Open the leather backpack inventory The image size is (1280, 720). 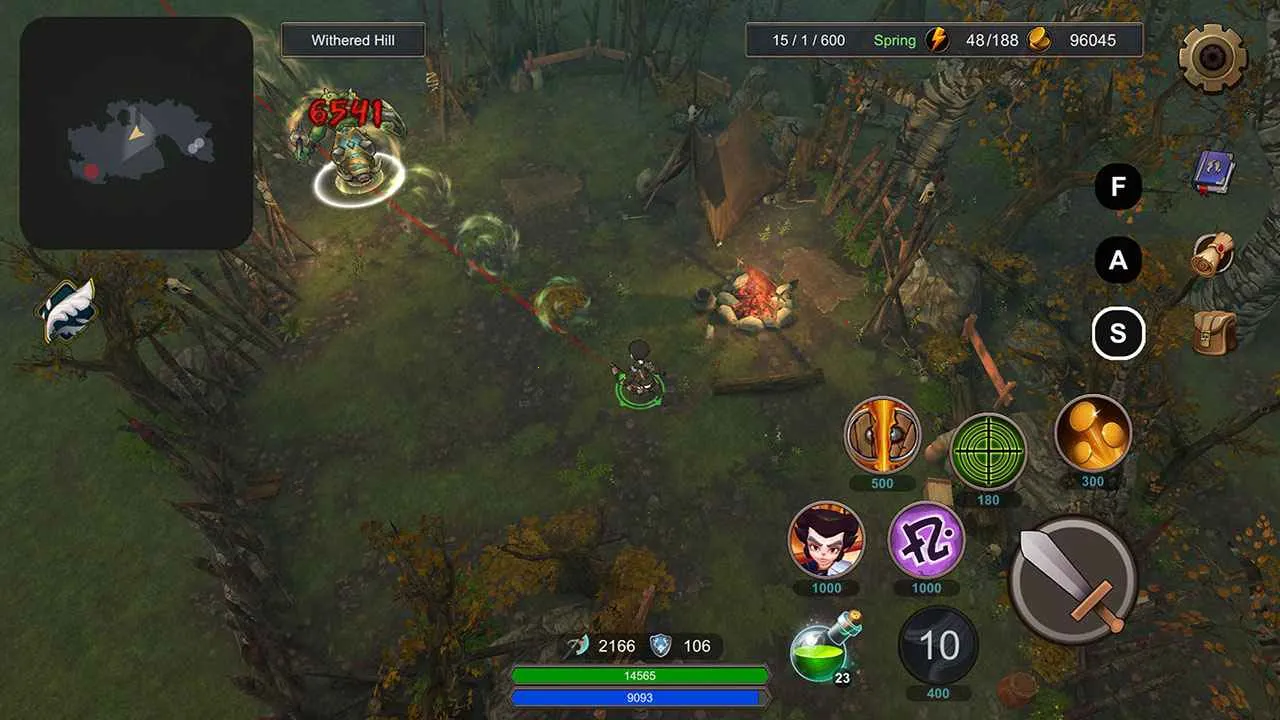1214,332
